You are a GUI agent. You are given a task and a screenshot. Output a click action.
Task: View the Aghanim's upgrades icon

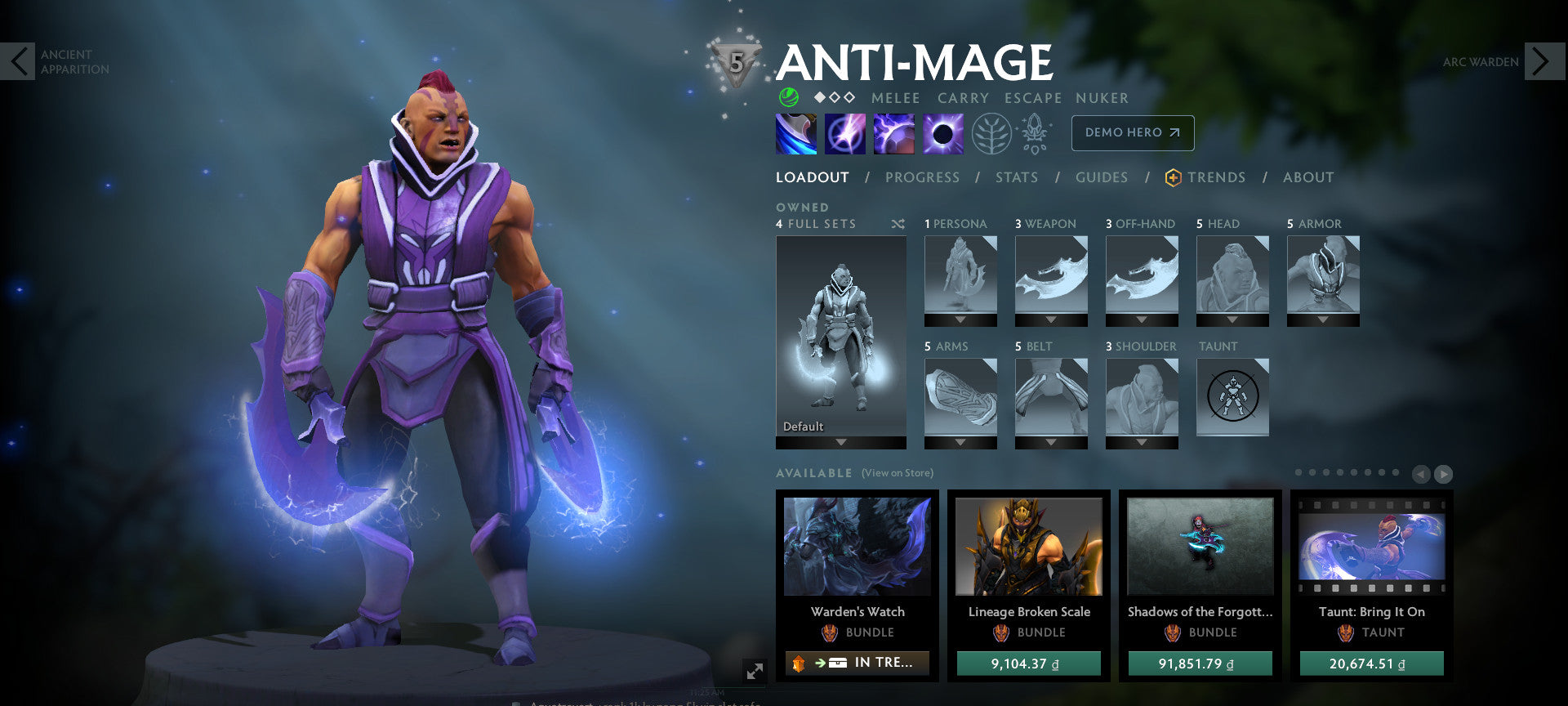coord(1034,133)
